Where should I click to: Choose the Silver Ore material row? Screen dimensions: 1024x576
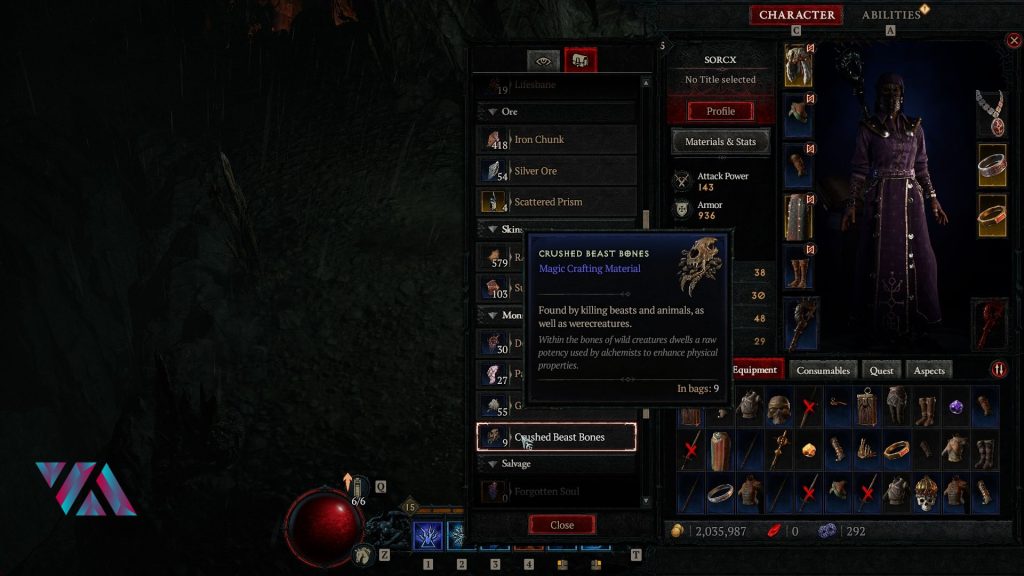557,171
